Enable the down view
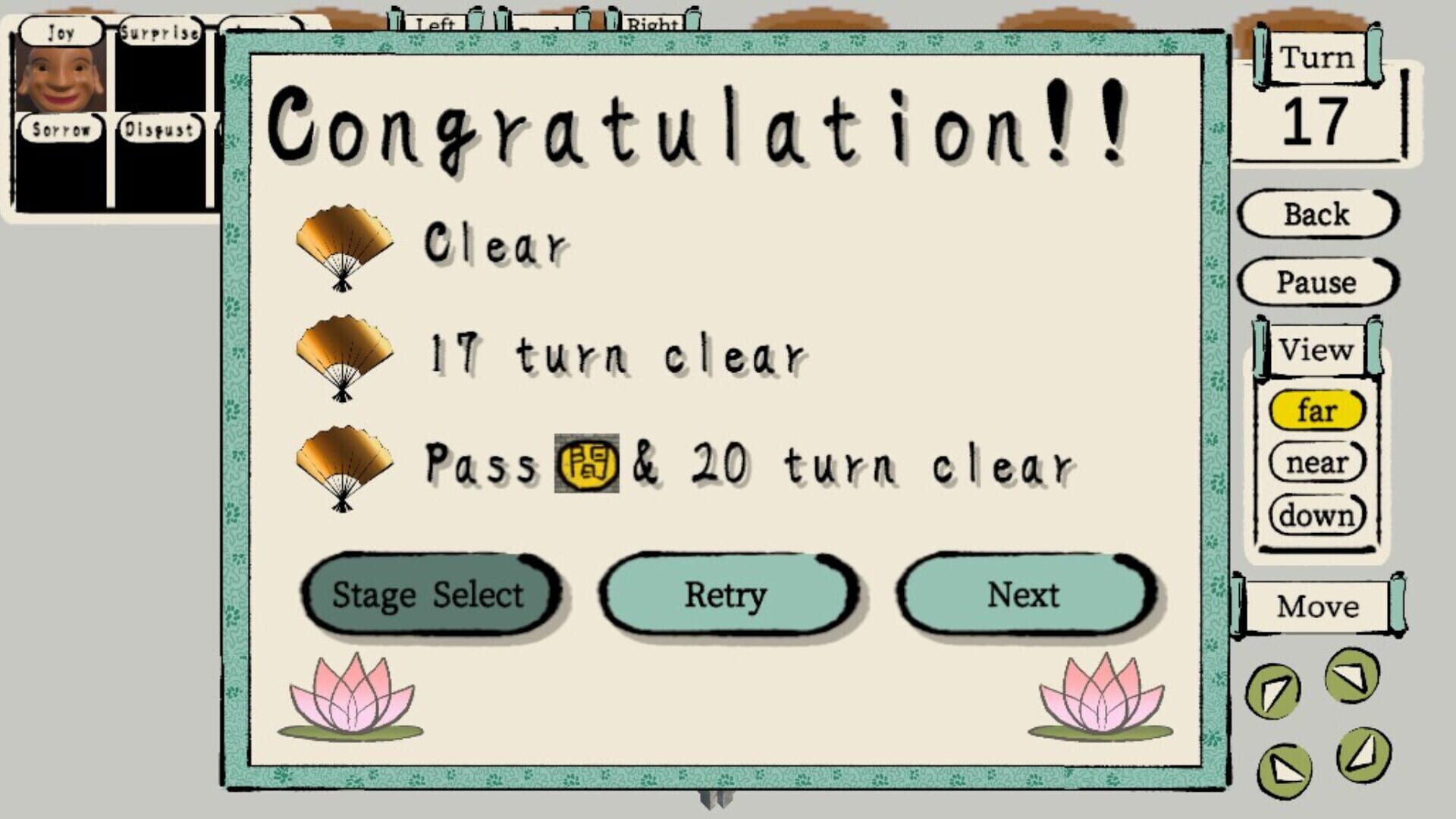 point(1318,514)
